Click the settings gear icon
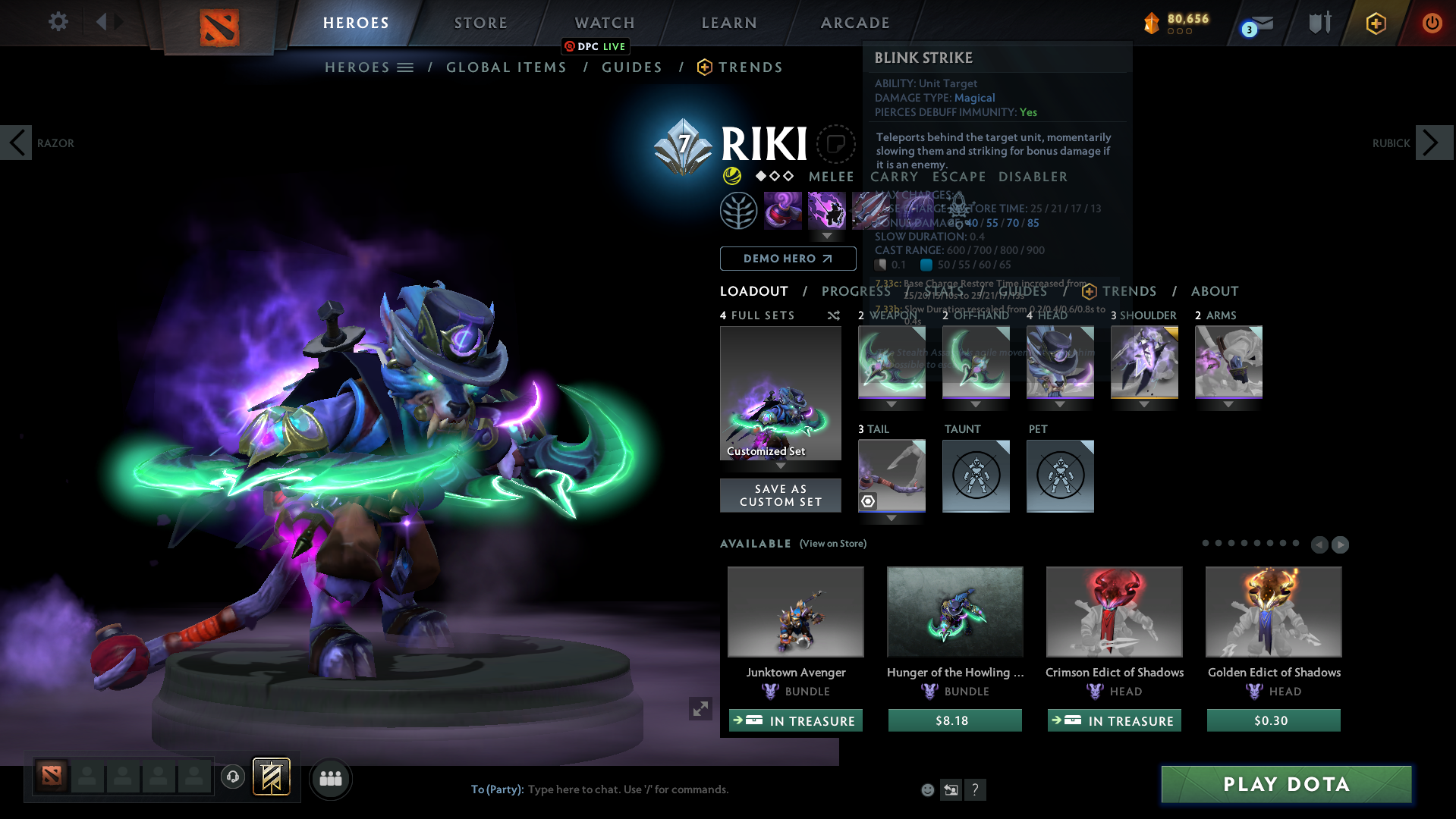 57,22
